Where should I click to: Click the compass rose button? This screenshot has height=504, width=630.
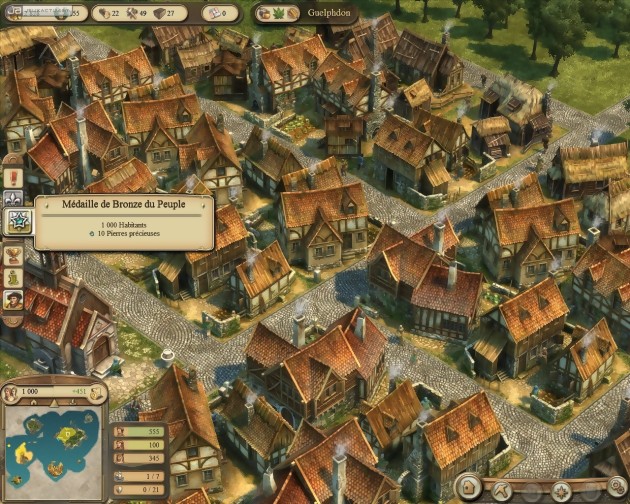click(x=563, y=490)
